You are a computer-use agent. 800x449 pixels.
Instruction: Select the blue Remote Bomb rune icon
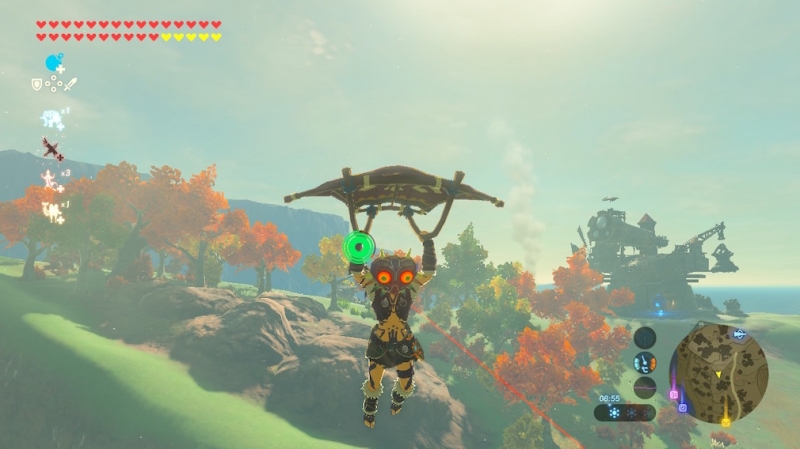[x=54, y=63]
